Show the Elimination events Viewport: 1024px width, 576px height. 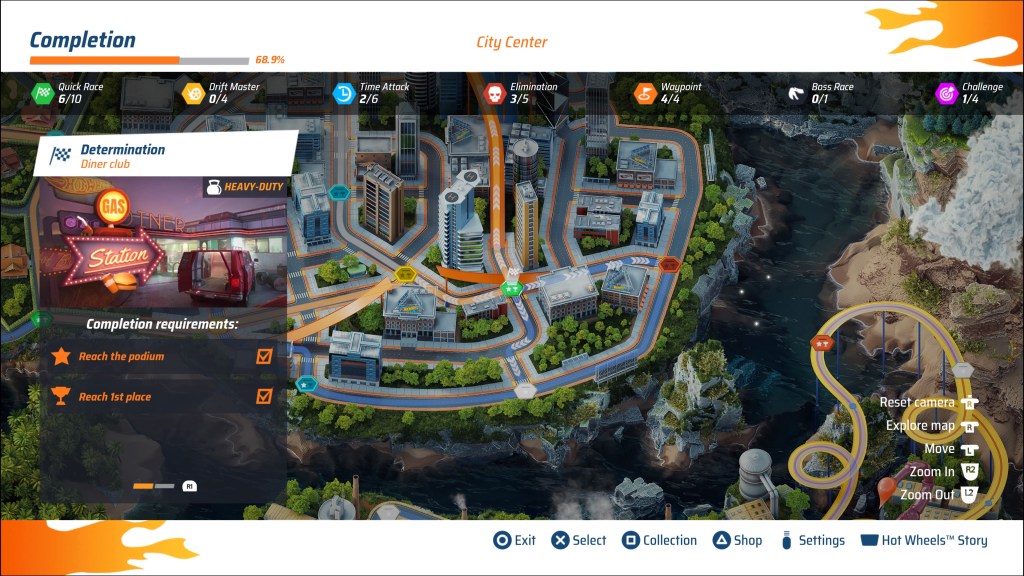520,93
